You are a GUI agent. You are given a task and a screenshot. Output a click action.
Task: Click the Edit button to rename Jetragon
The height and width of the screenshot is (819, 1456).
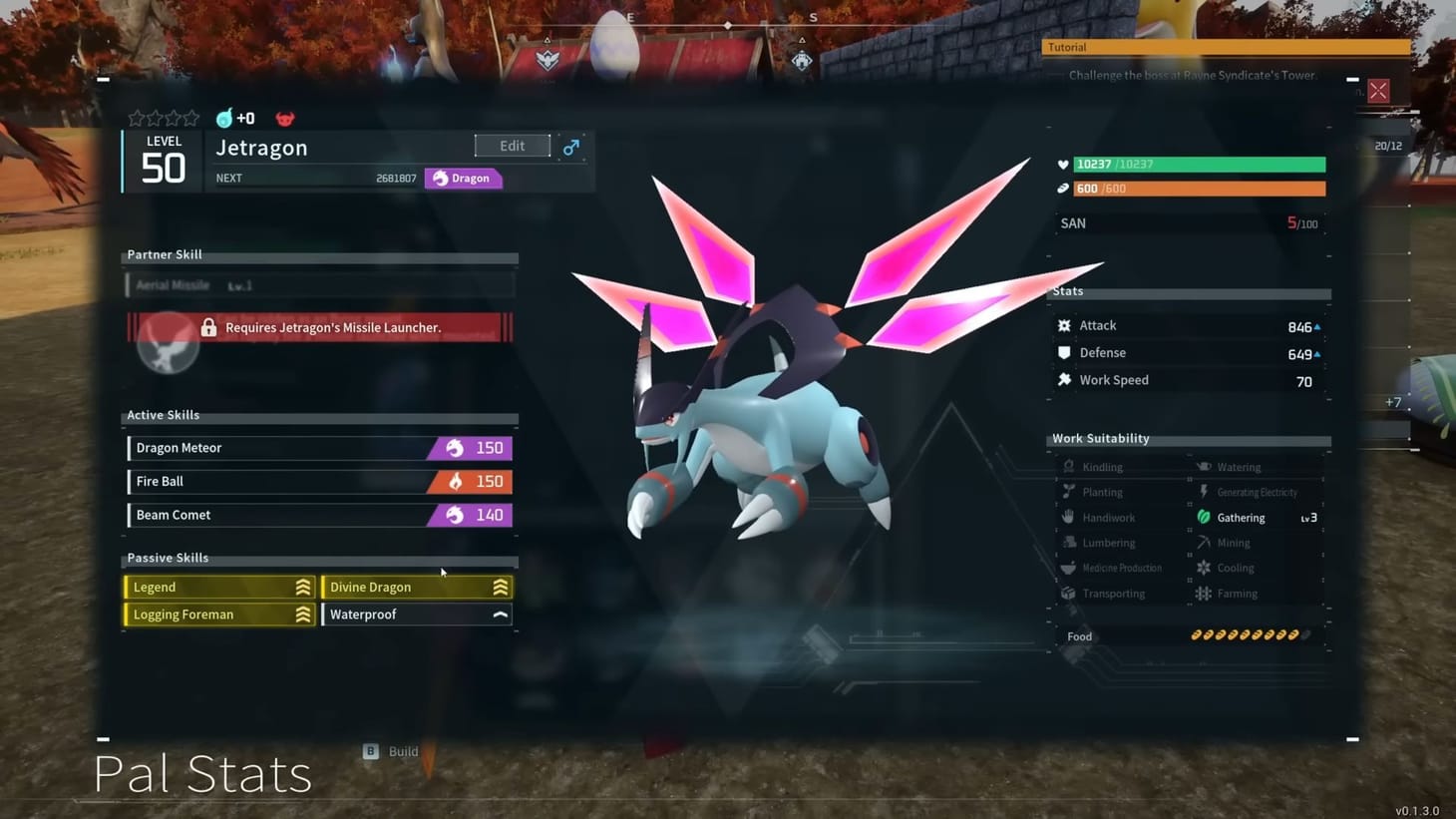pyautogui.click(x=512, y=145)
